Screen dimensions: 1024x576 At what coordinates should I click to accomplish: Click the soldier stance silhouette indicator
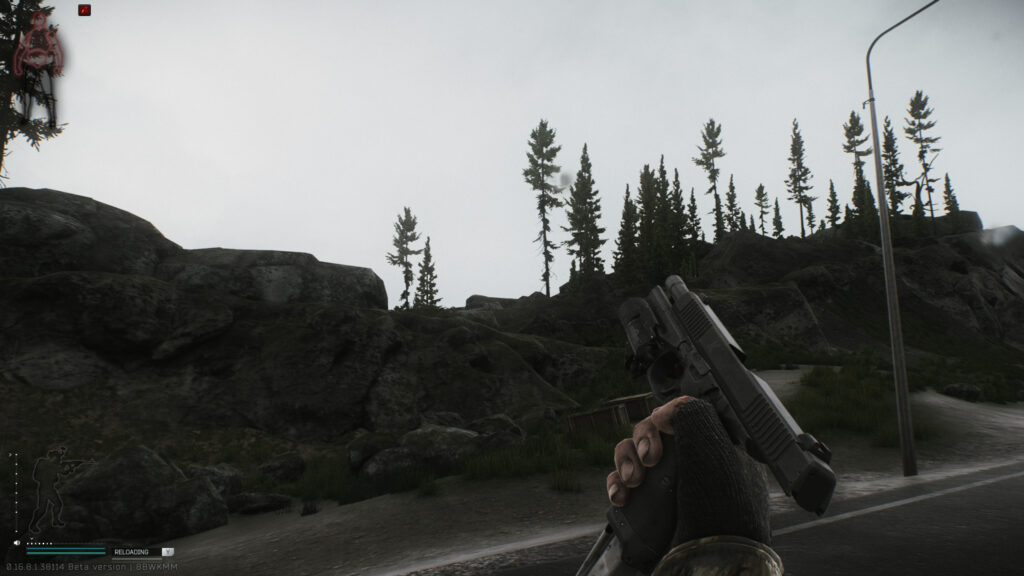(x=50, y=489)
